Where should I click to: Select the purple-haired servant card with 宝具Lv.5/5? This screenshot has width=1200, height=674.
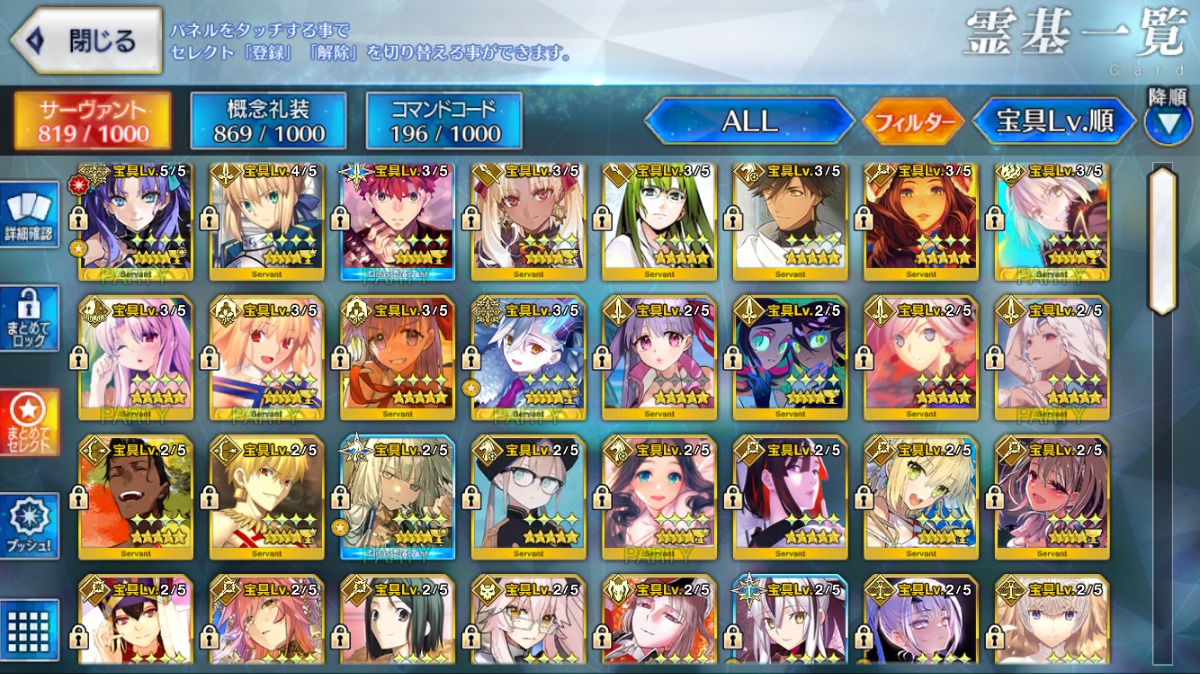click(136, 222)
